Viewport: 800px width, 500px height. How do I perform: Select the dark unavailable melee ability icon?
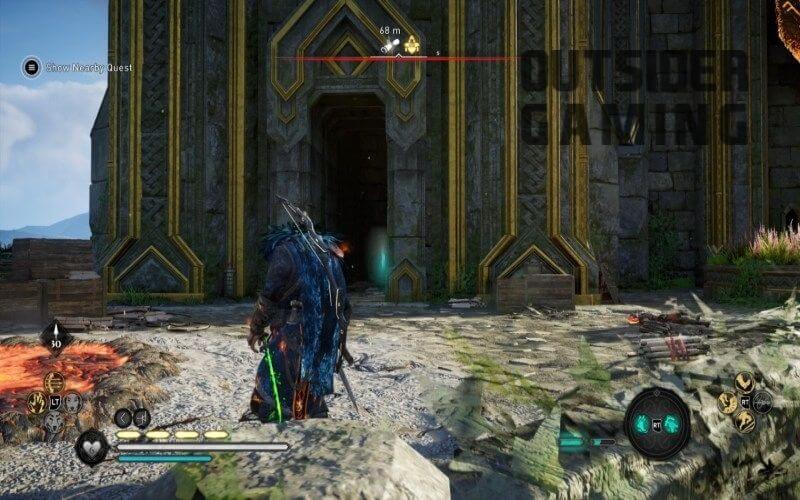(763, 402)
